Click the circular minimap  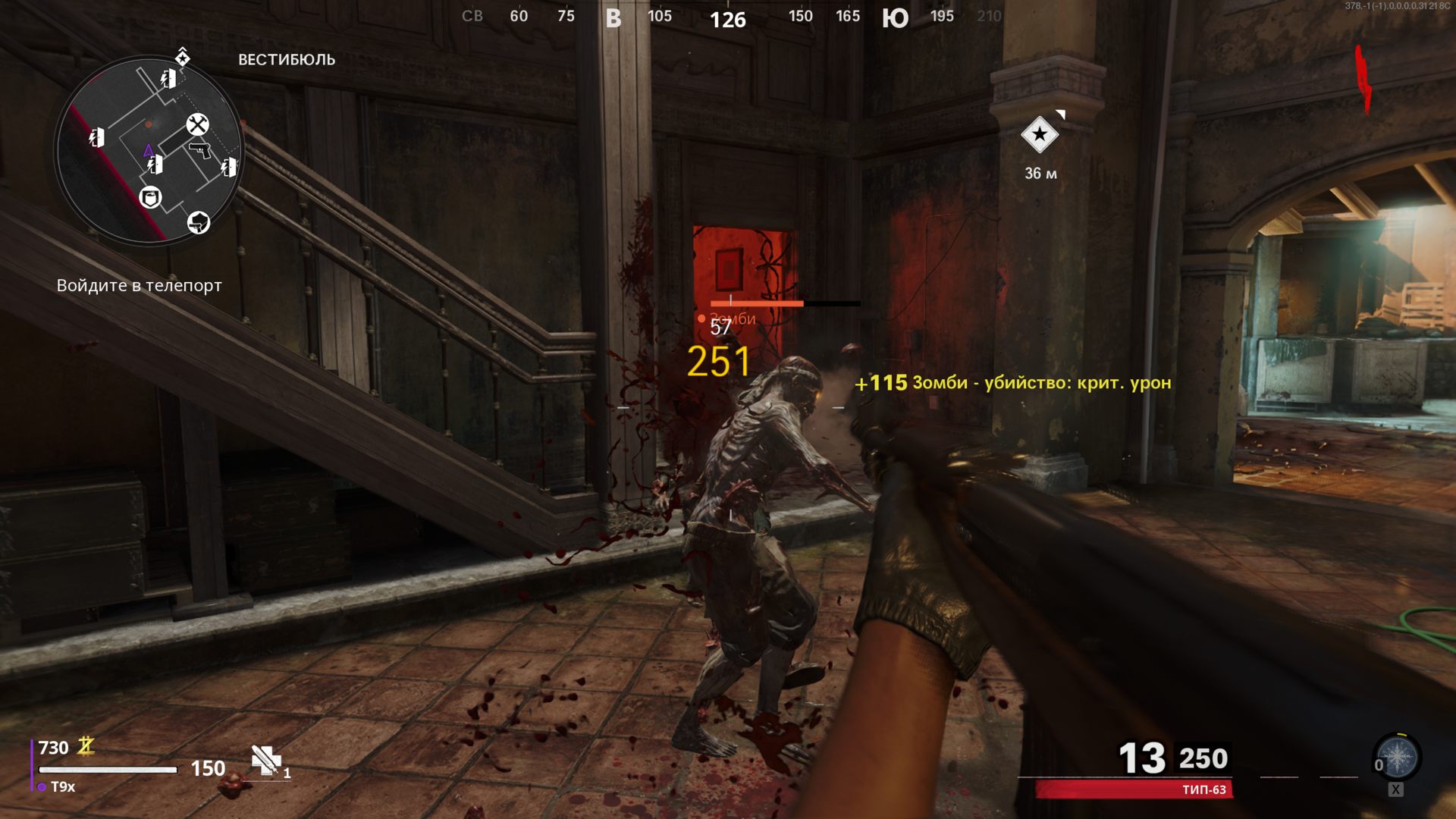coord(149,152)
